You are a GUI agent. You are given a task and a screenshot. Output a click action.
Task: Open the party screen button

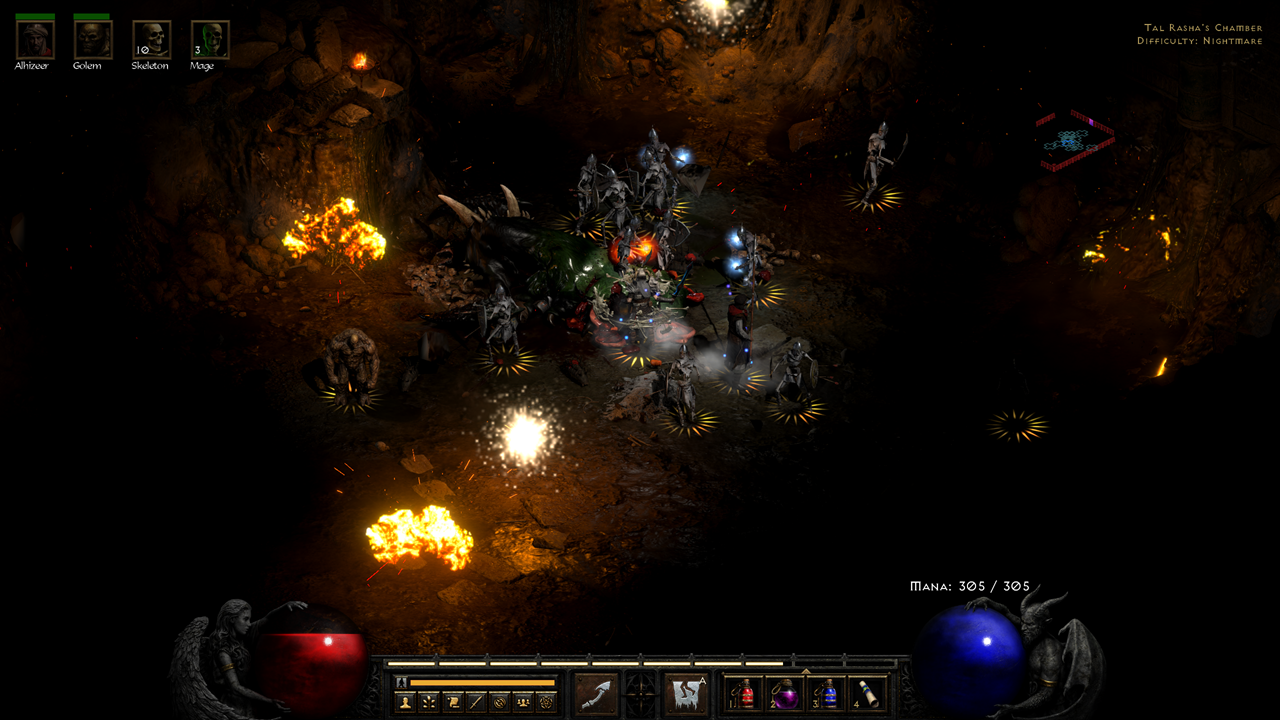[x=523, y=702]
